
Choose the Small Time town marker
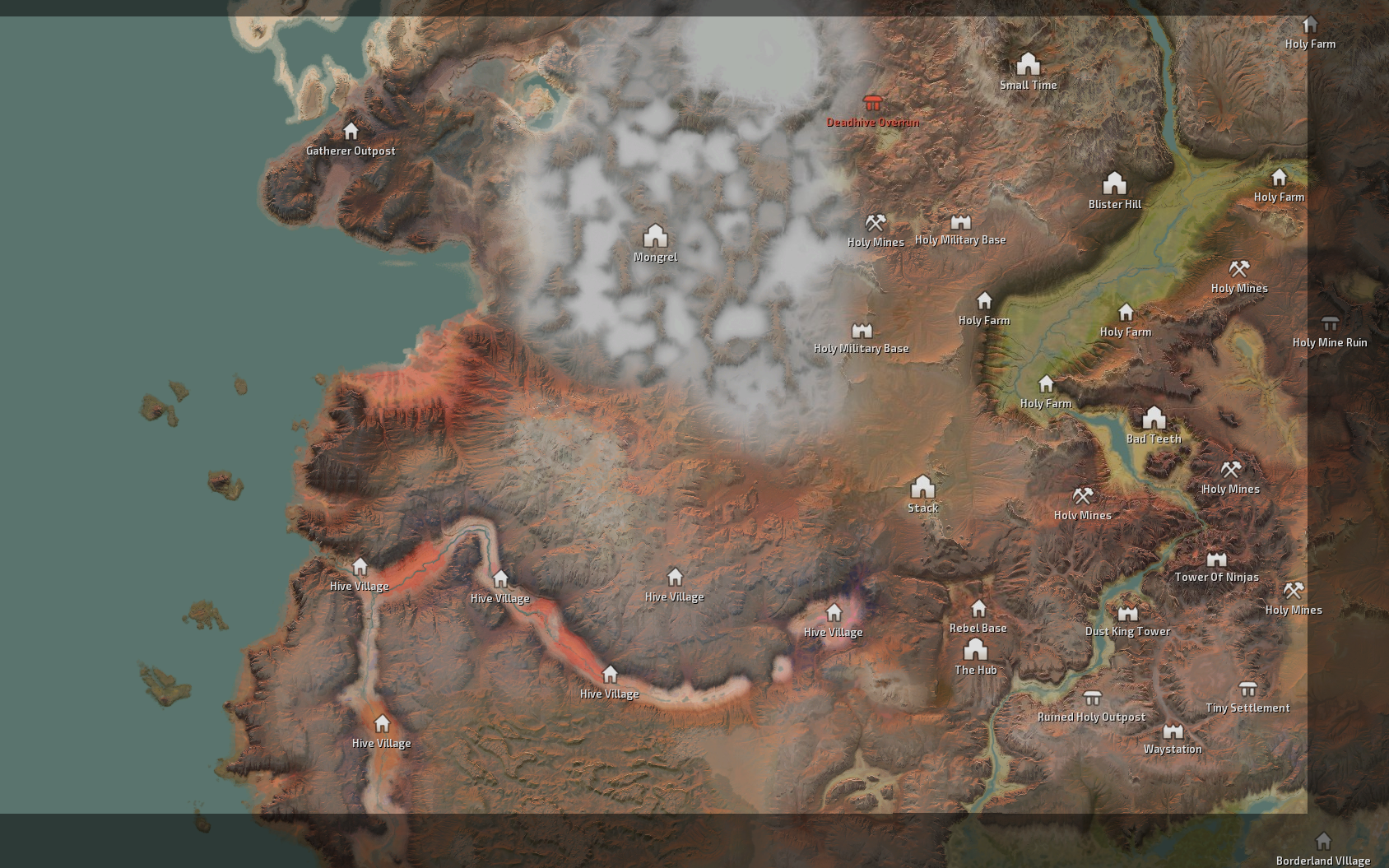pyautogui.click(x=1028, y=64)
